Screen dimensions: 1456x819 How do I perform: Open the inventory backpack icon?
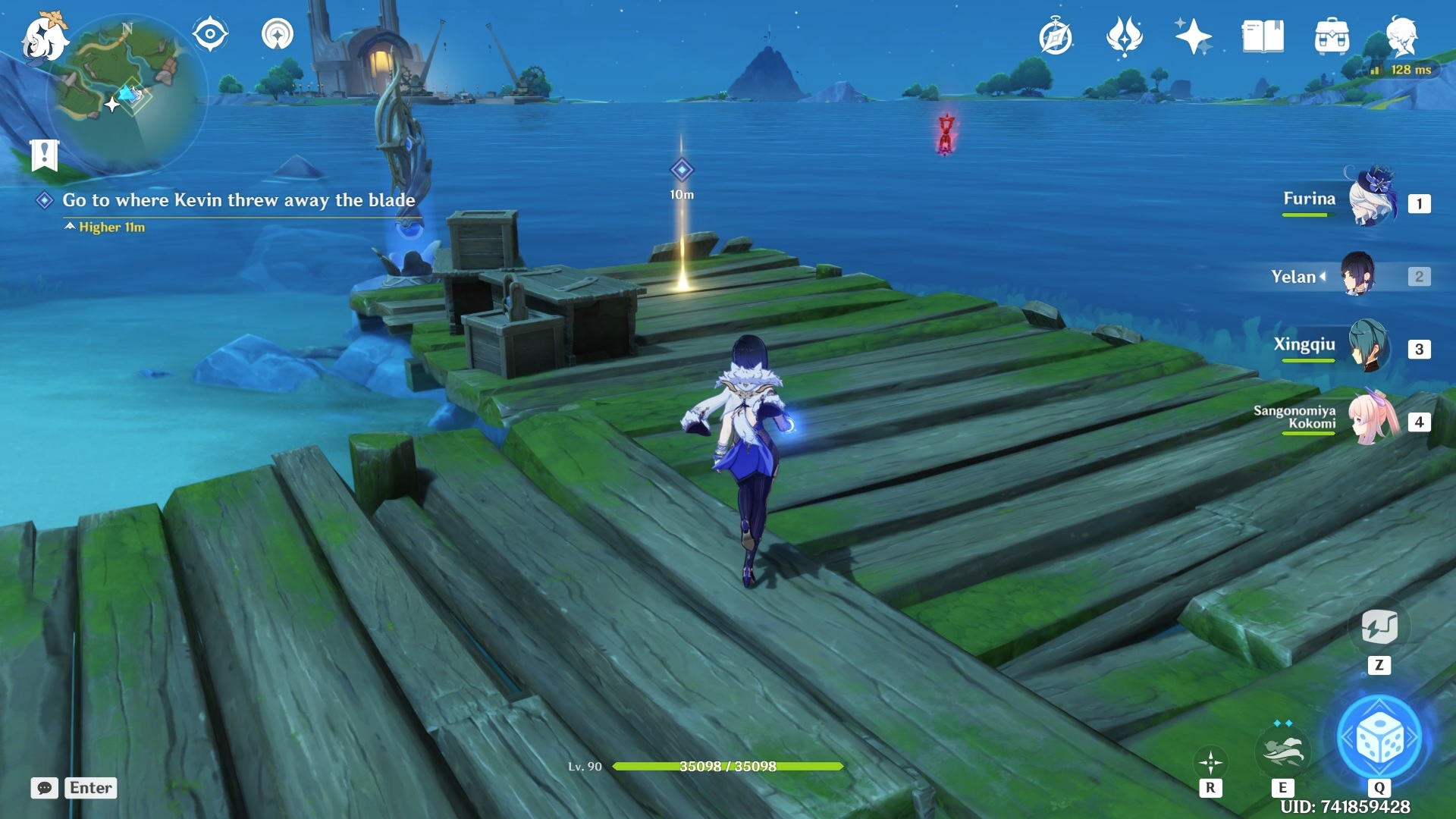point(1332,36)
